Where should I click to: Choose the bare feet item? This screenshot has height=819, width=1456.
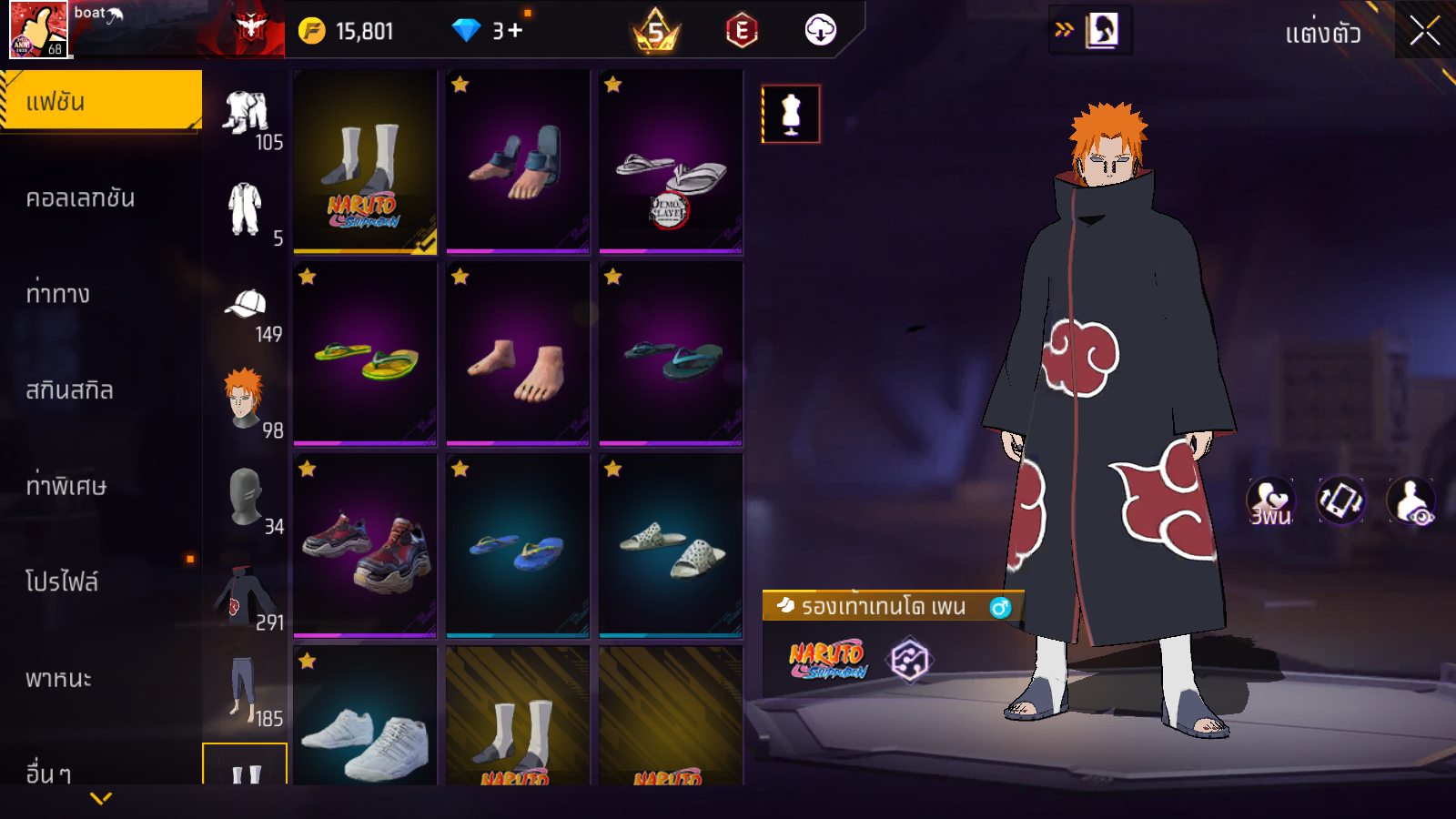point(518,354)
